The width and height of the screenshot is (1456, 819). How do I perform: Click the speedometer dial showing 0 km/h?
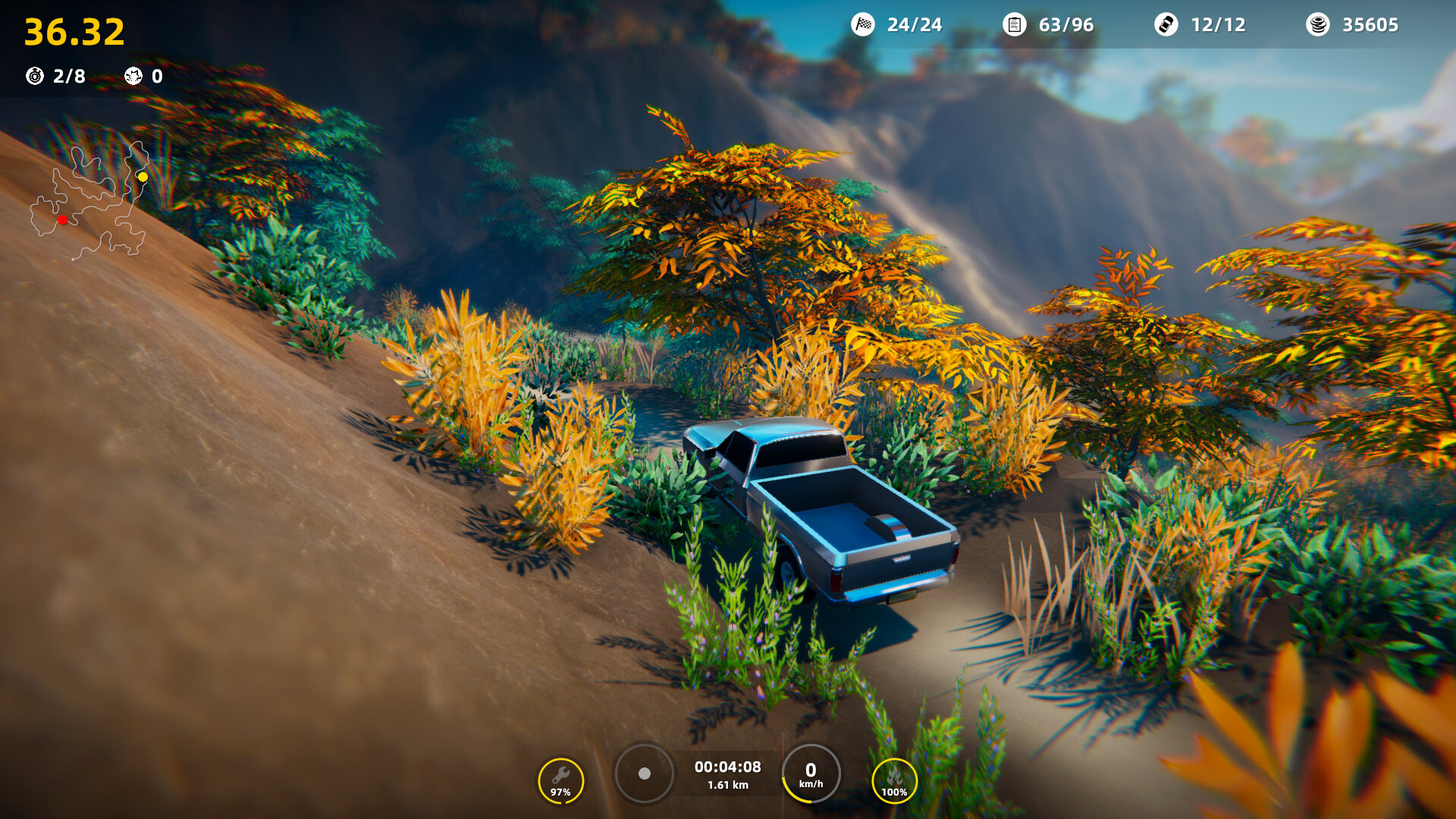coord(811,774)
